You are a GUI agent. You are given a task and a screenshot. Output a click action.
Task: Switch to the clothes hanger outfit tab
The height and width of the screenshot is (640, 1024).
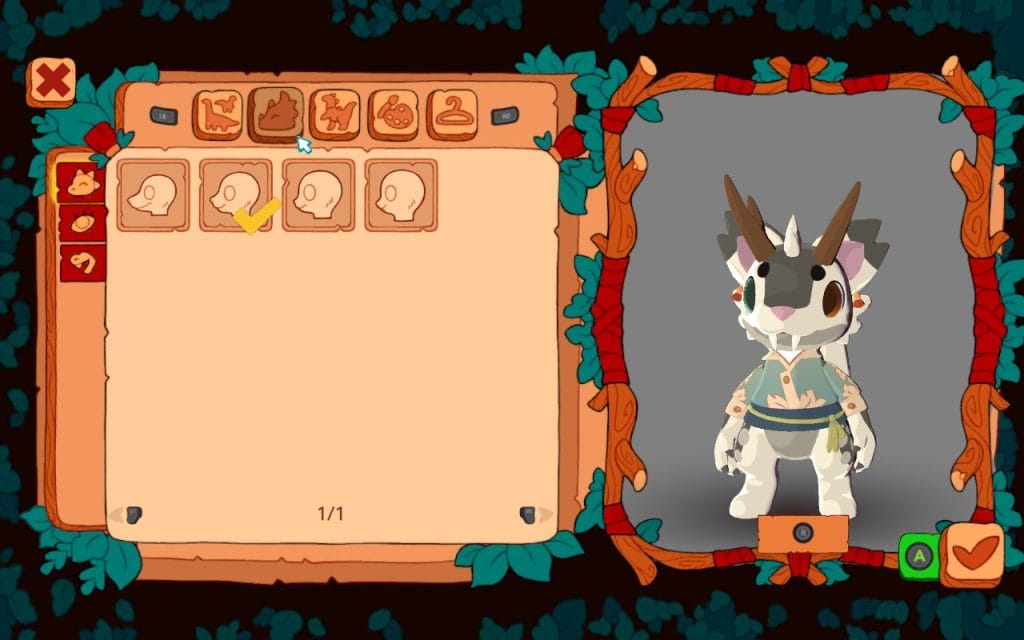pyautogui.click(x=453, y=115)
